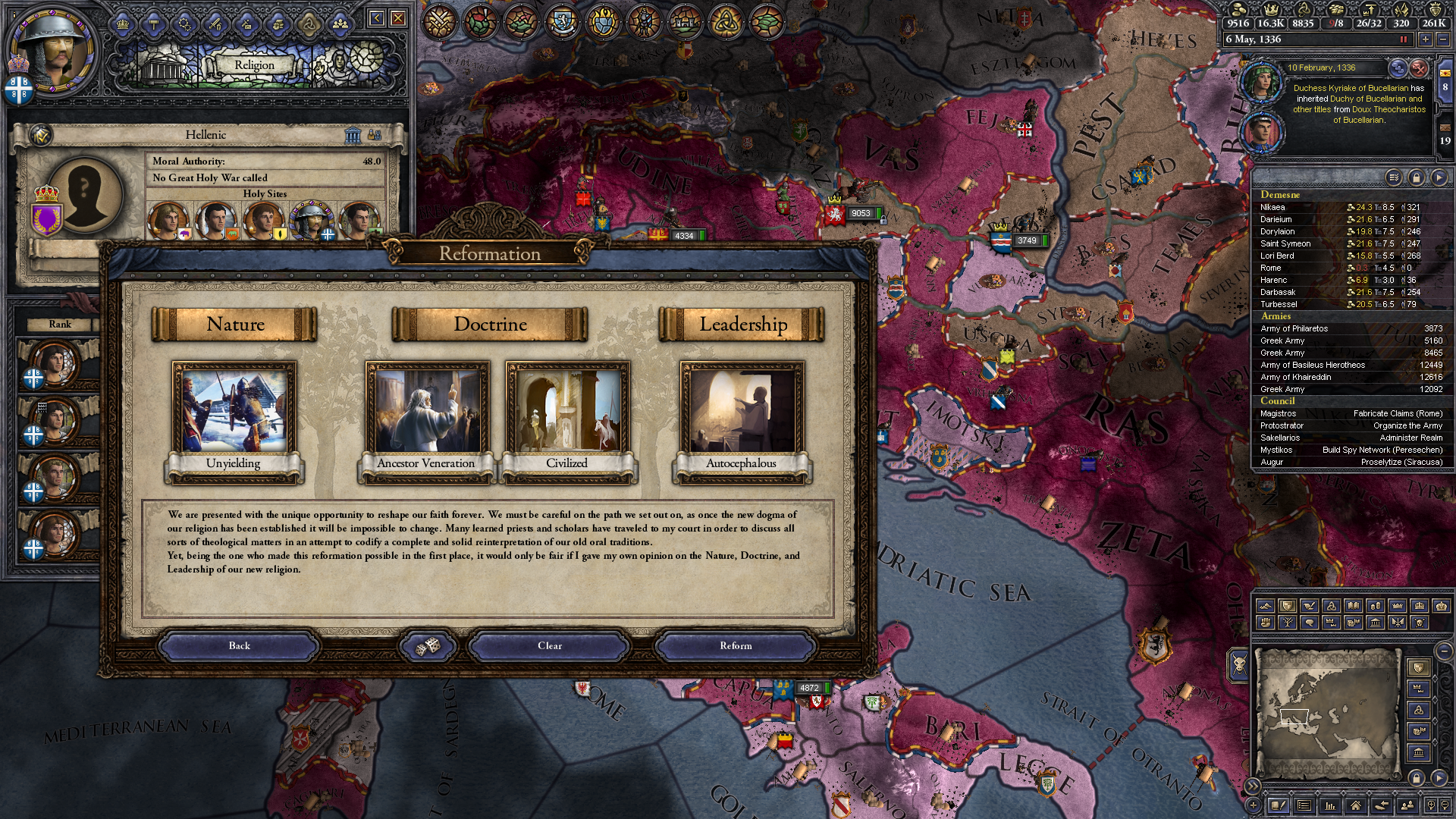Clear the selected reformation options
Screen dimensions: 1456x819
pos(550,646)
